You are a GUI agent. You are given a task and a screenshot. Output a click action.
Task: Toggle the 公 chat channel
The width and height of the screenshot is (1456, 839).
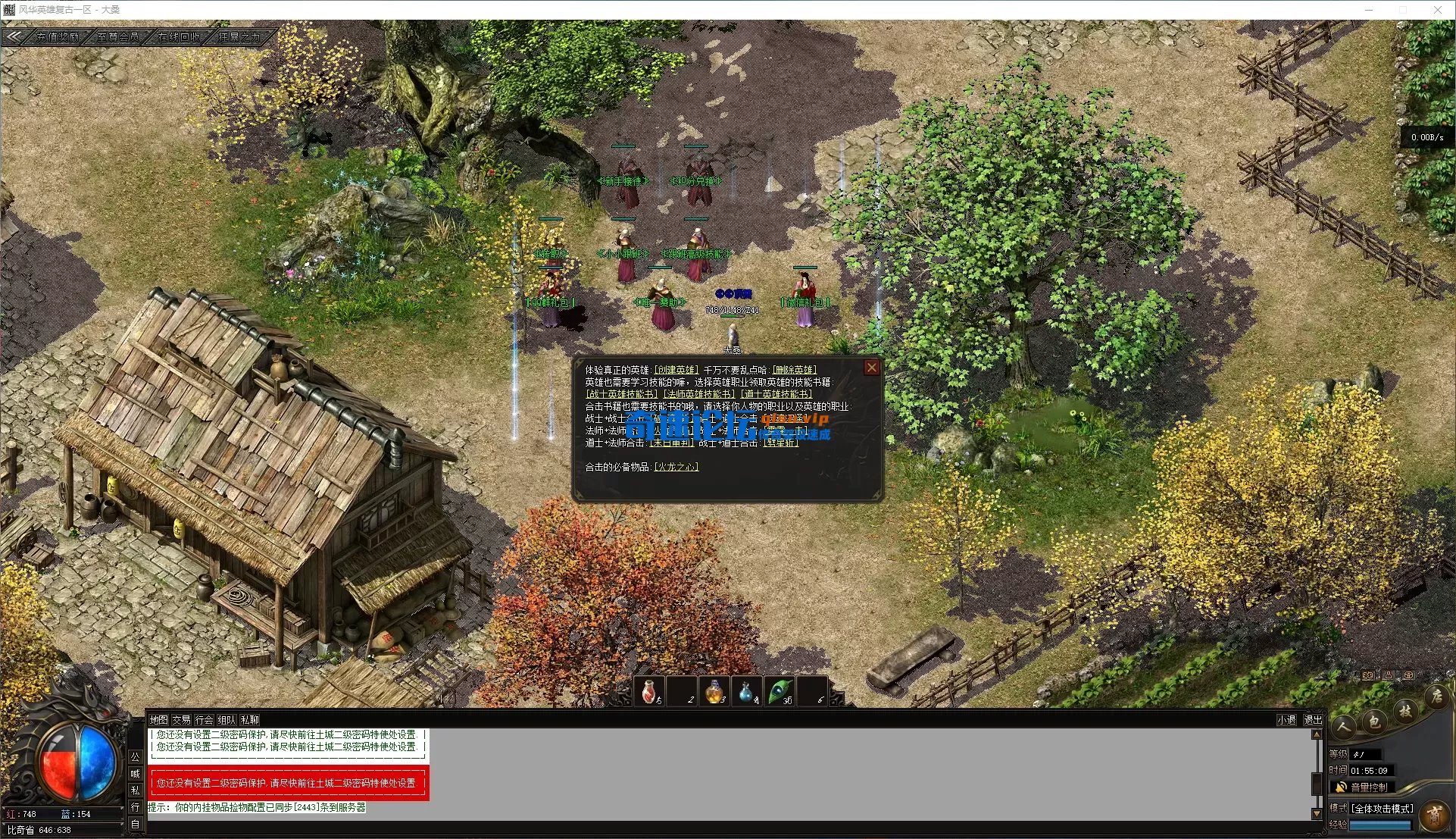click(x=135, y=756)
